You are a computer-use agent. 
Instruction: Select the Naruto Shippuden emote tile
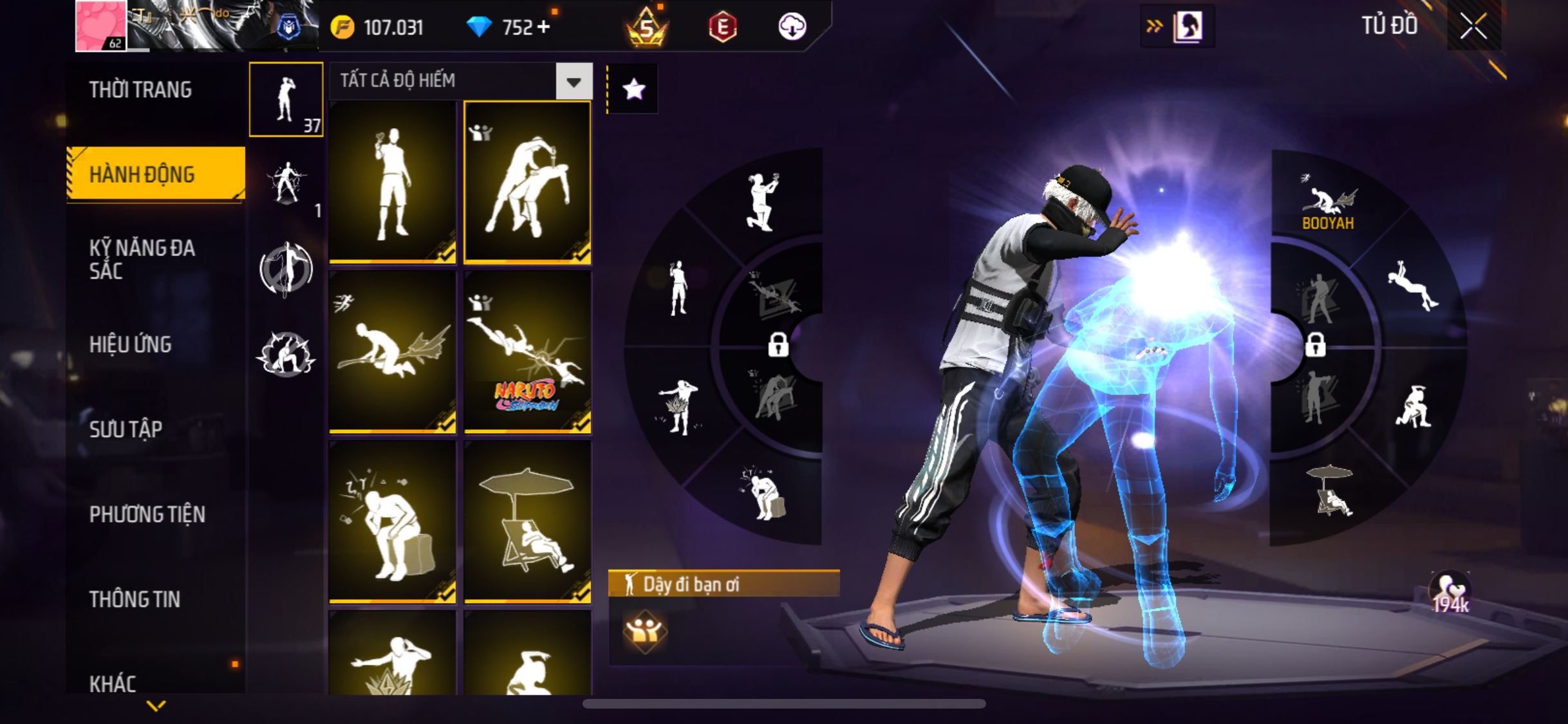527,352
